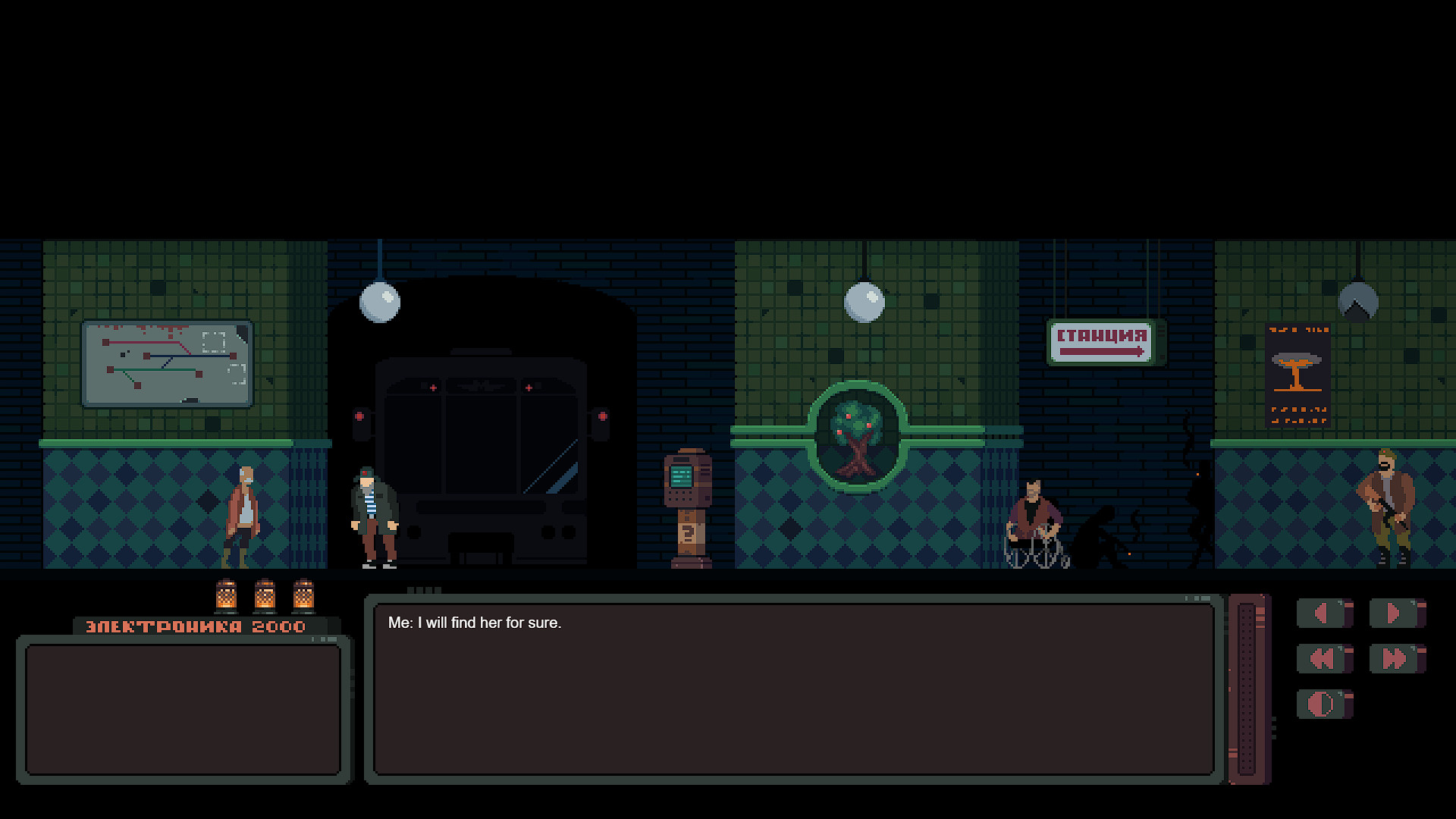Viewport: 1456px width, 819px height.
Task: Click the fast-forward double-arrow icon
Action: tap(1398, 659)
